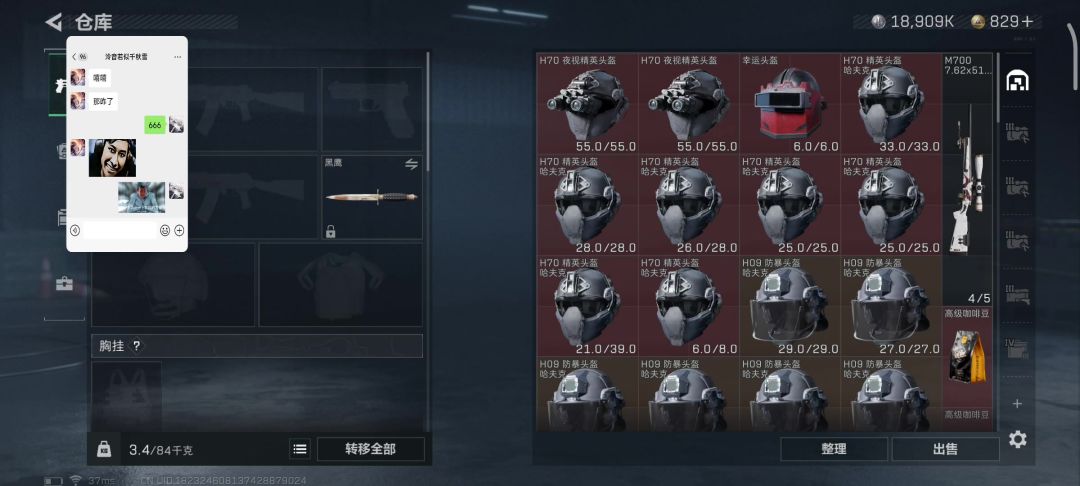The image size is (1080, 486).
Task: Open the list view icon beside 转移全部
Action: coord(300,449)
